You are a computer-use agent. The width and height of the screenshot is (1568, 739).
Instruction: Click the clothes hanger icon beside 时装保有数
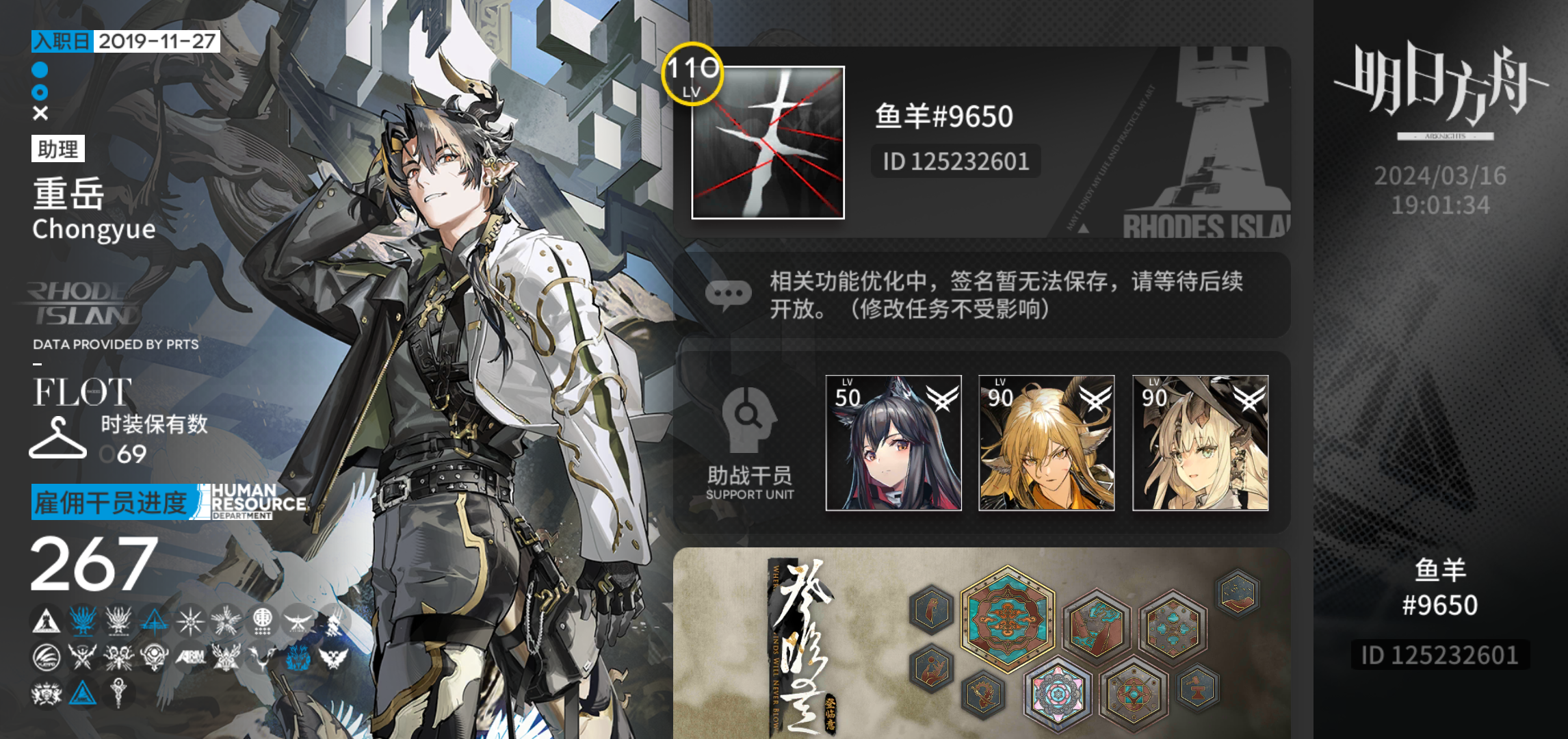pos(58,438)
